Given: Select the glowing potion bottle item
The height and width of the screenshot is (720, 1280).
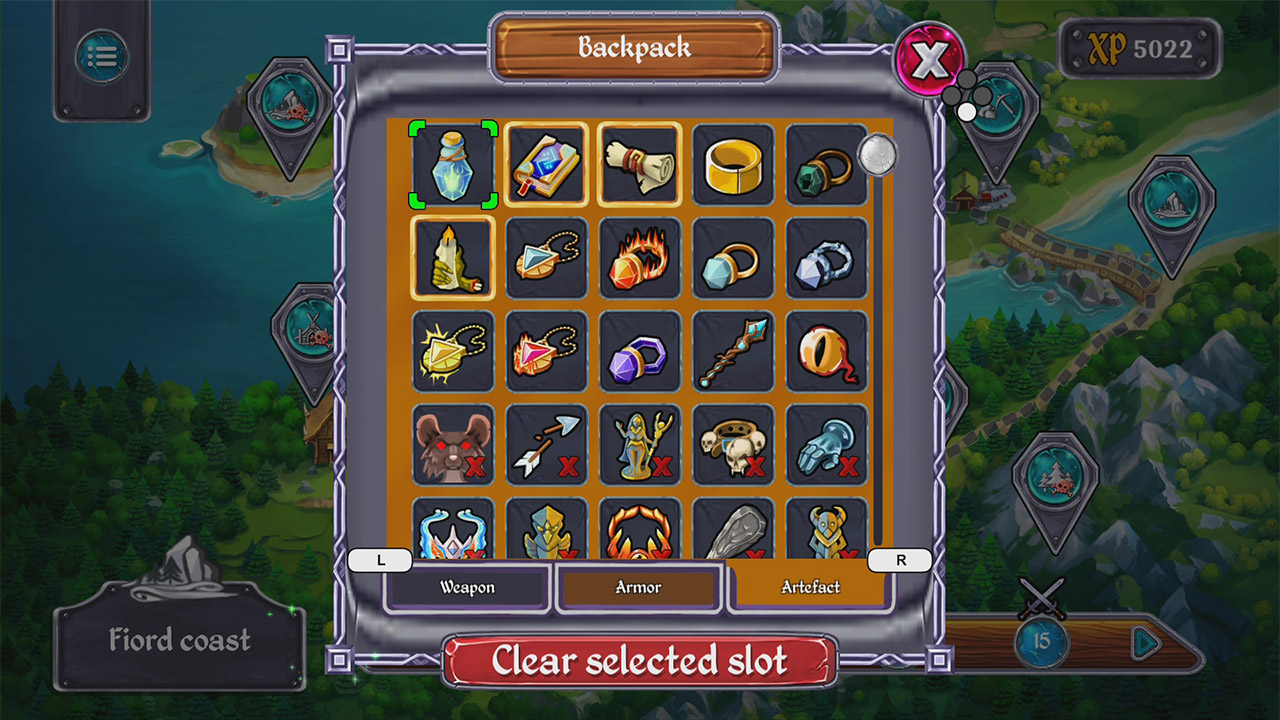Looking at the screenshot, I should (x=453, y=166).
